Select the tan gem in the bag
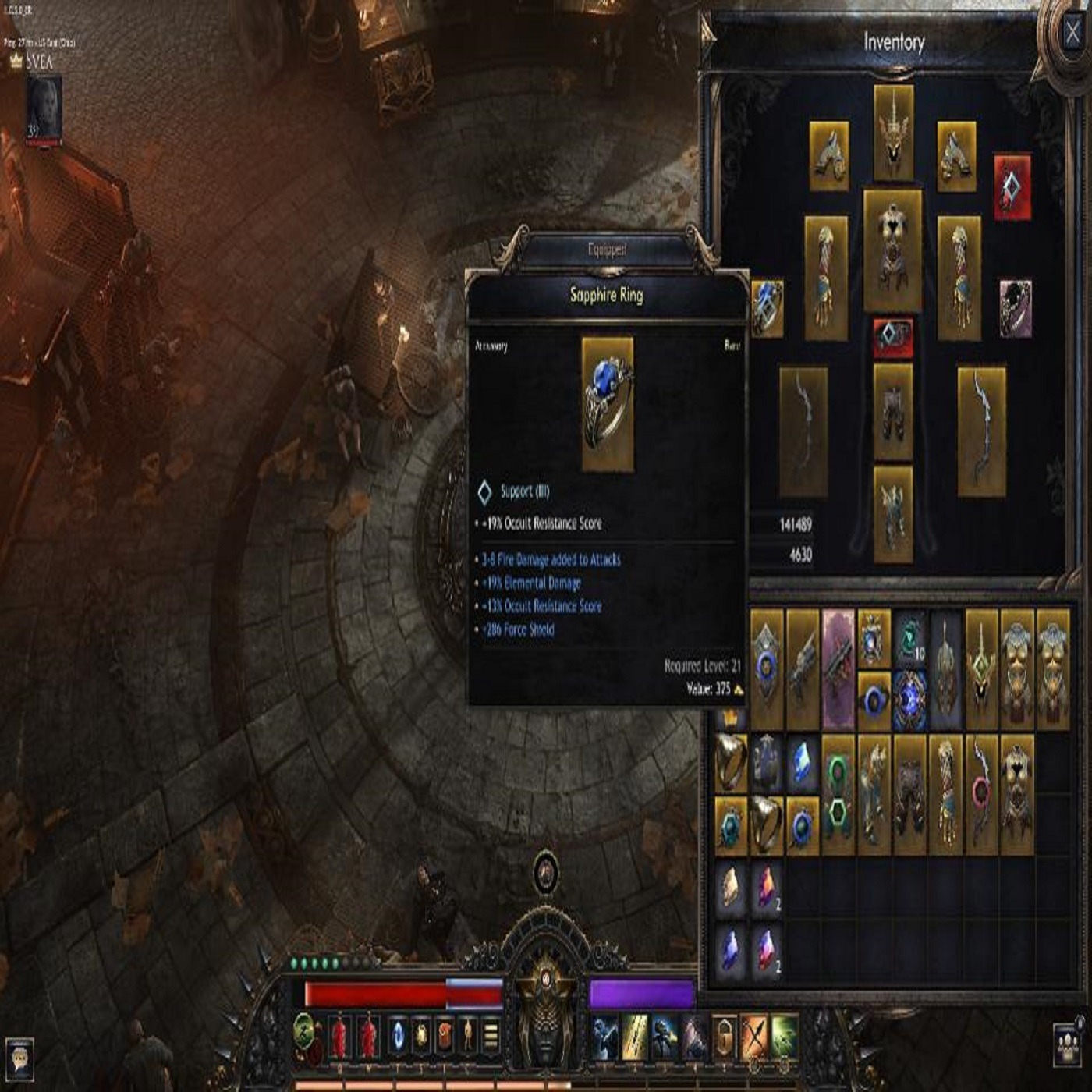Image resolution: width=1092 pixels, height=1092 pixels. (x=731, y=887)
